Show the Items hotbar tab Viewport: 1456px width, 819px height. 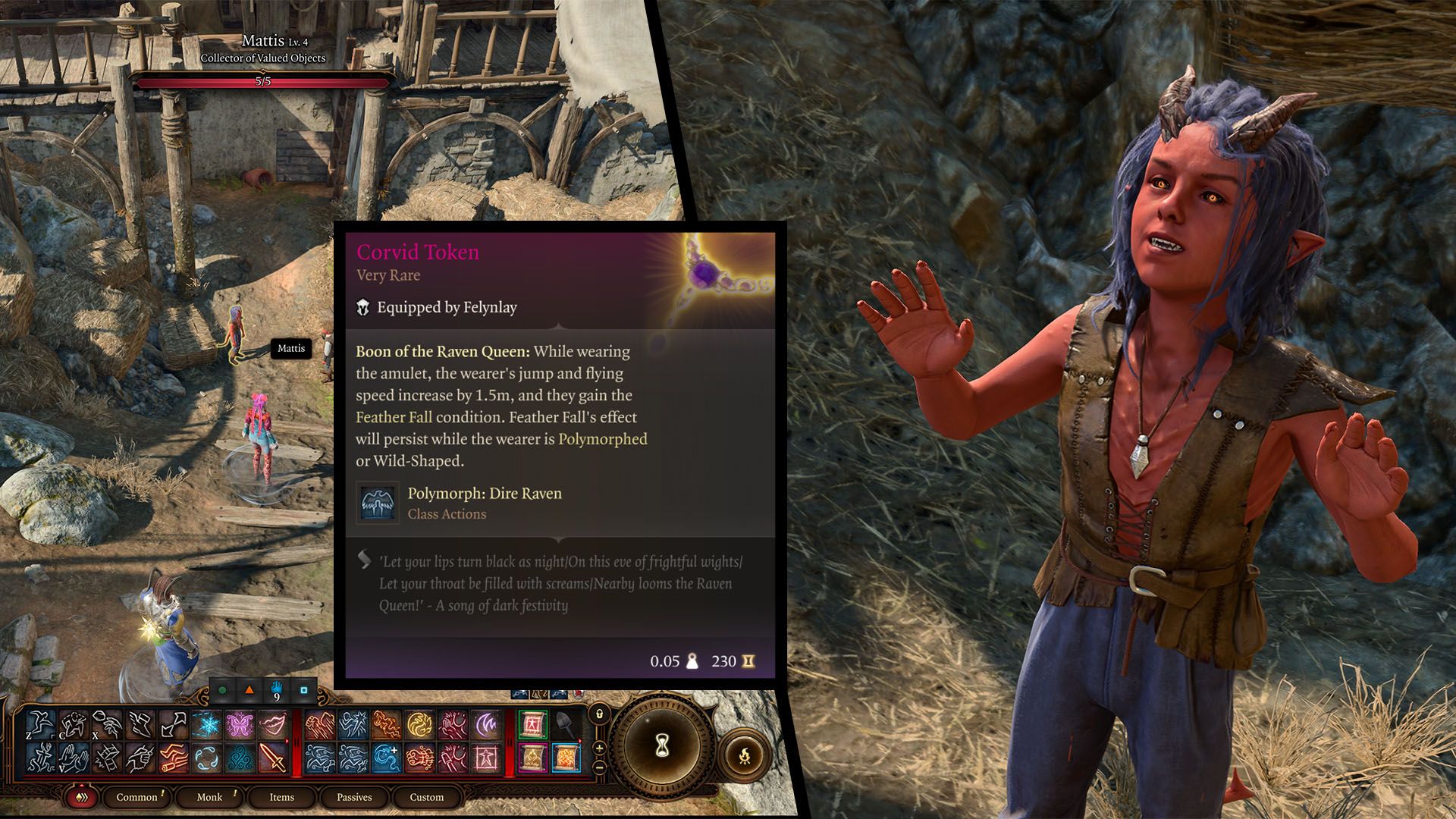(281, 797)
